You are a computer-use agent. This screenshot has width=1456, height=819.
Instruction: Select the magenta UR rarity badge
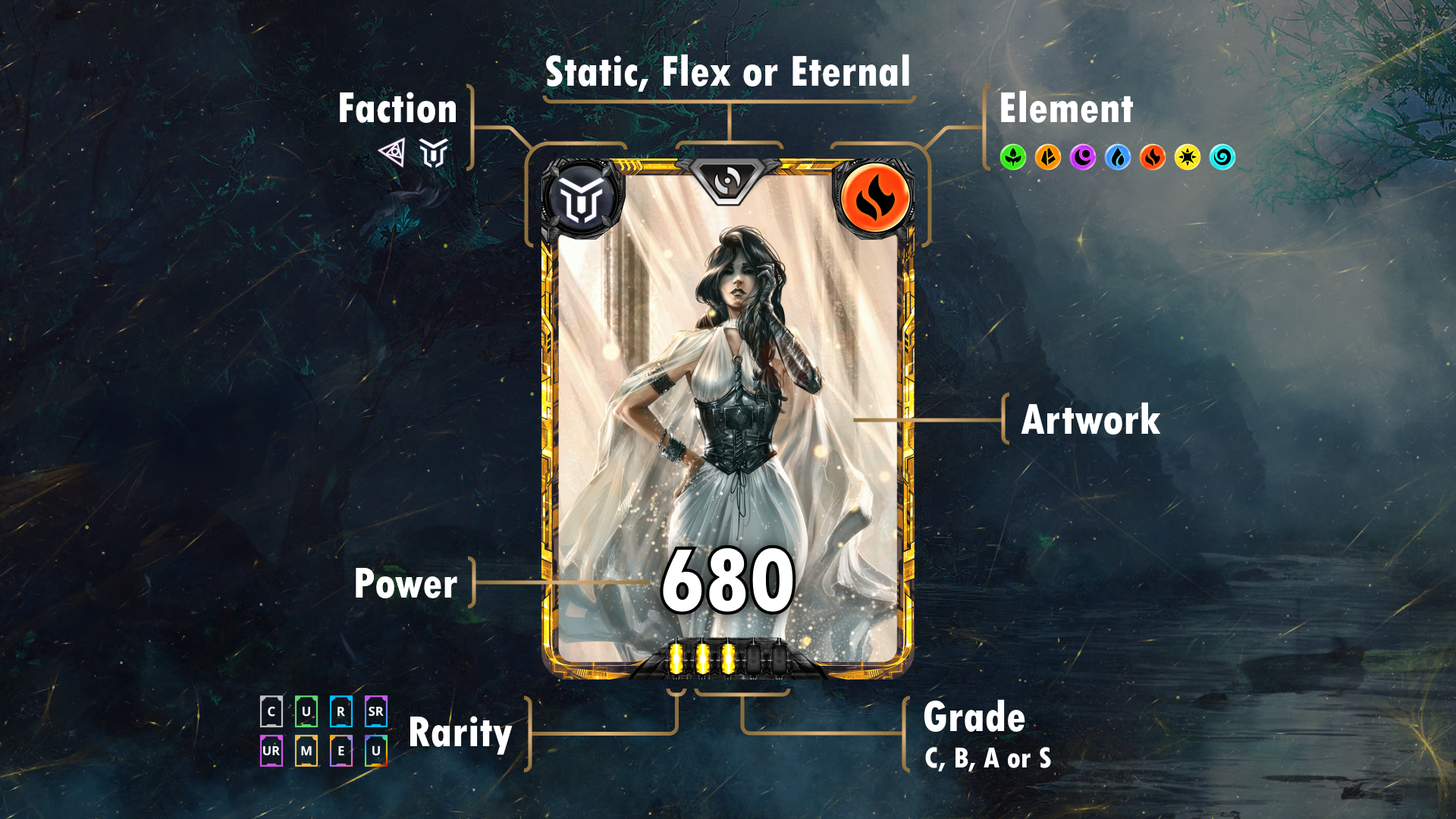click(x=271, y=751)
